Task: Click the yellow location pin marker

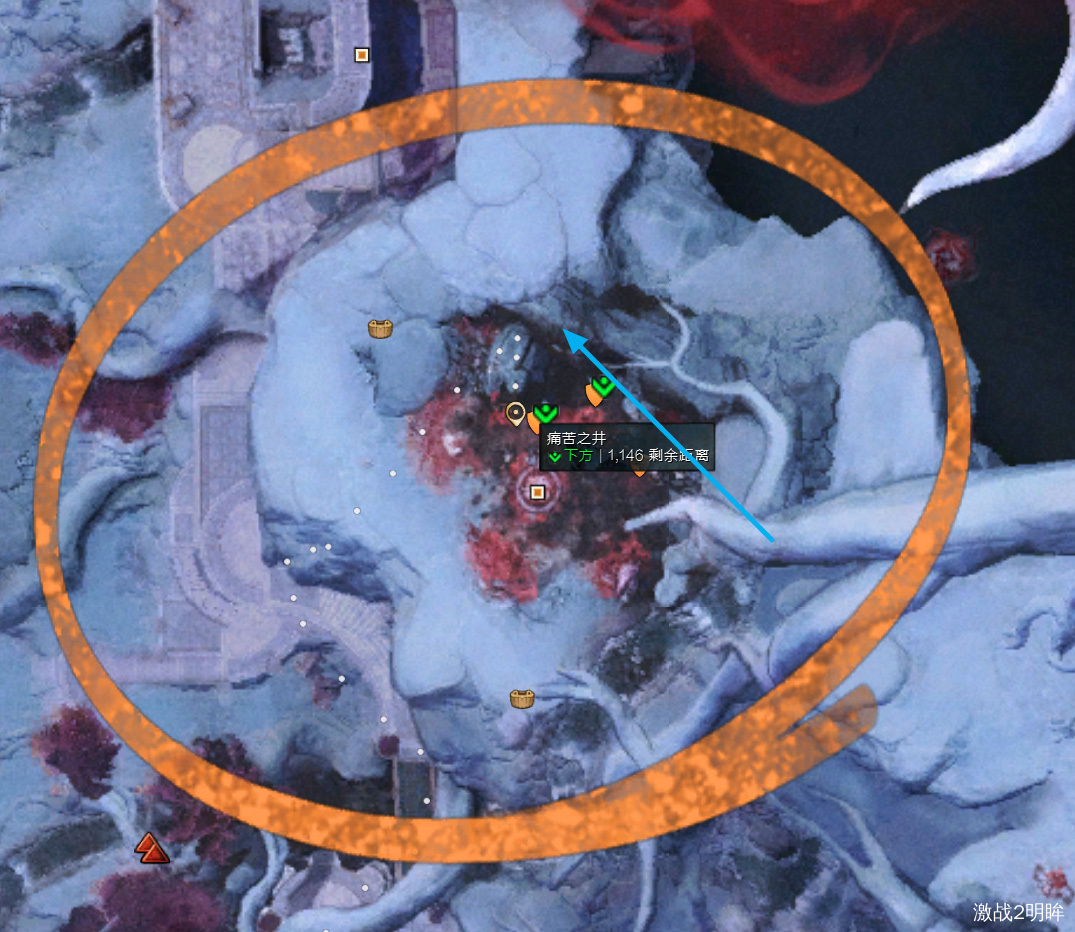Action: click(515, 412)
